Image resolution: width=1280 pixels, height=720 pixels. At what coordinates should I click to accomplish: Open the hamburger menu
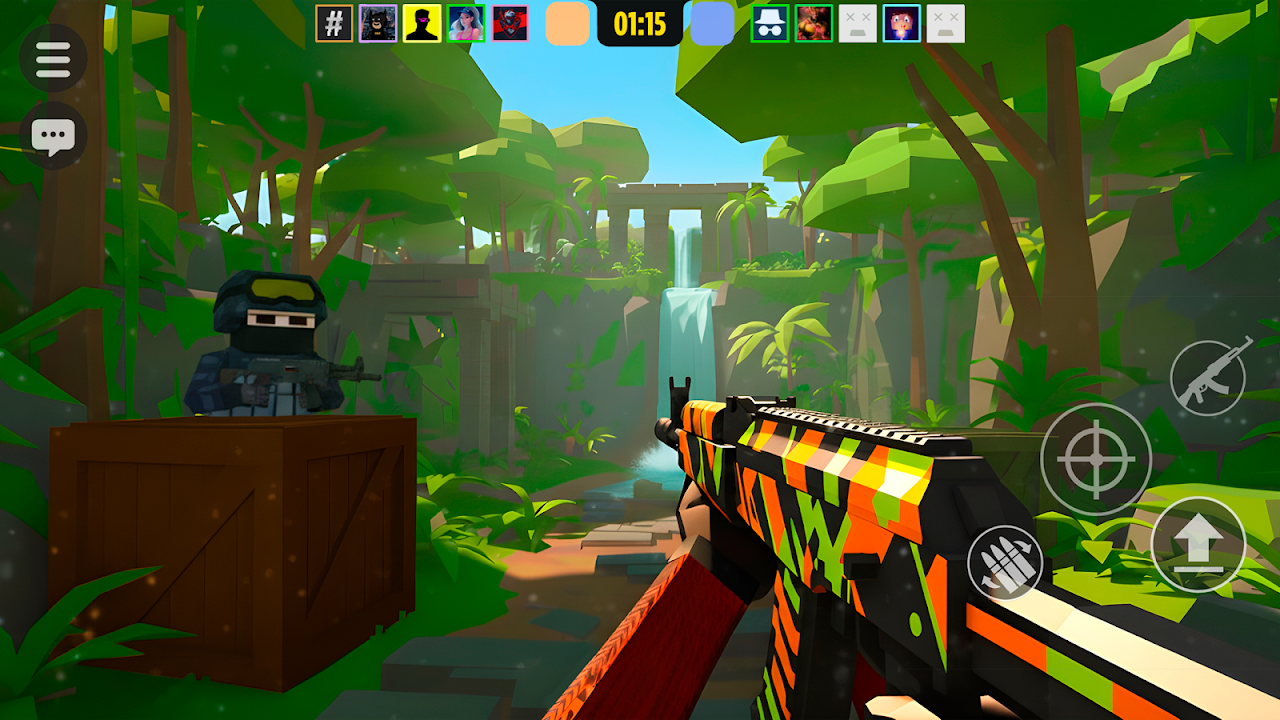point(53,59)
